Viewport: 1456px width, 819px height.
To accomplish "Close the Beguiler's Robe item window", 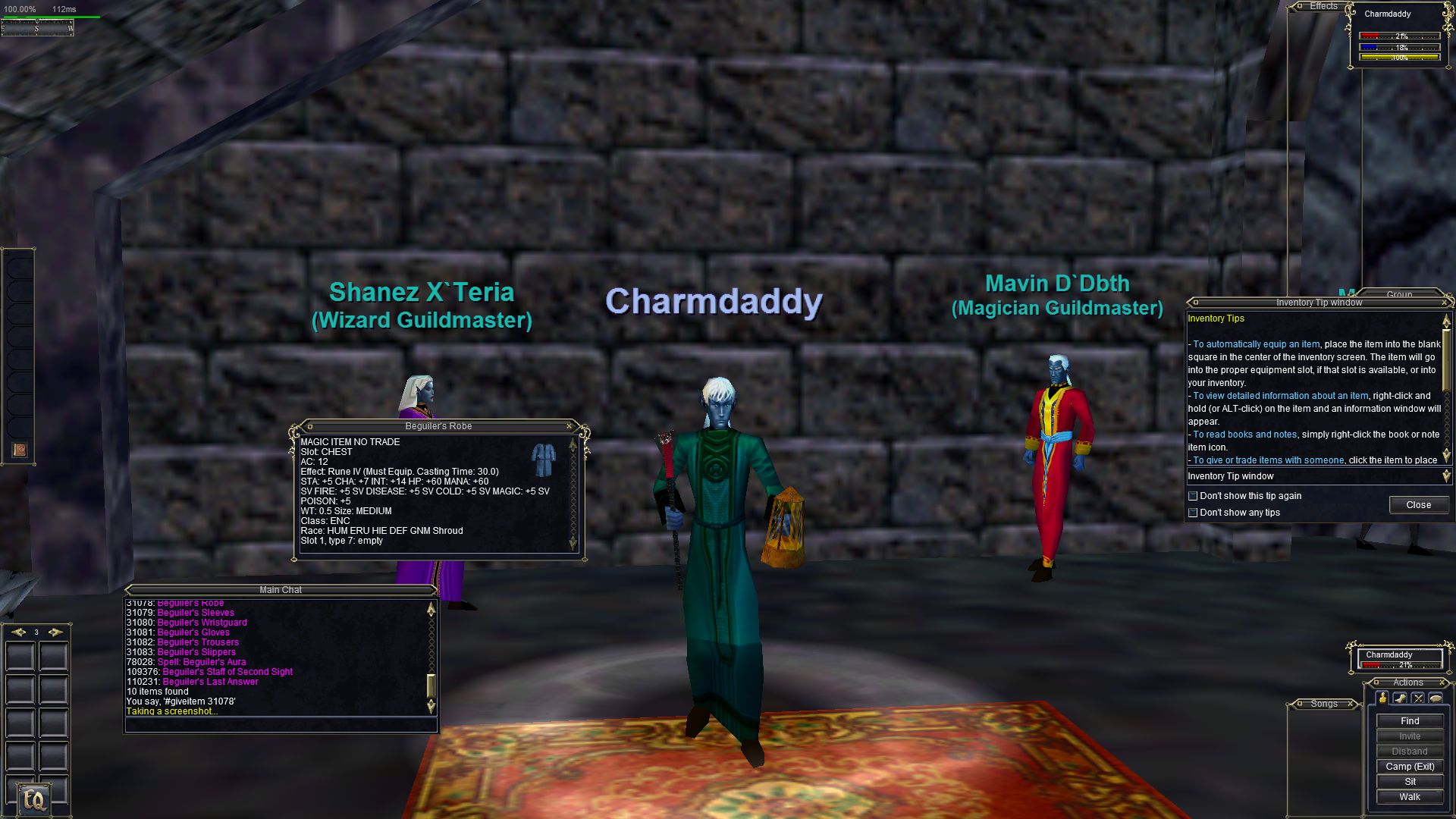I will (x=570, y=426).
